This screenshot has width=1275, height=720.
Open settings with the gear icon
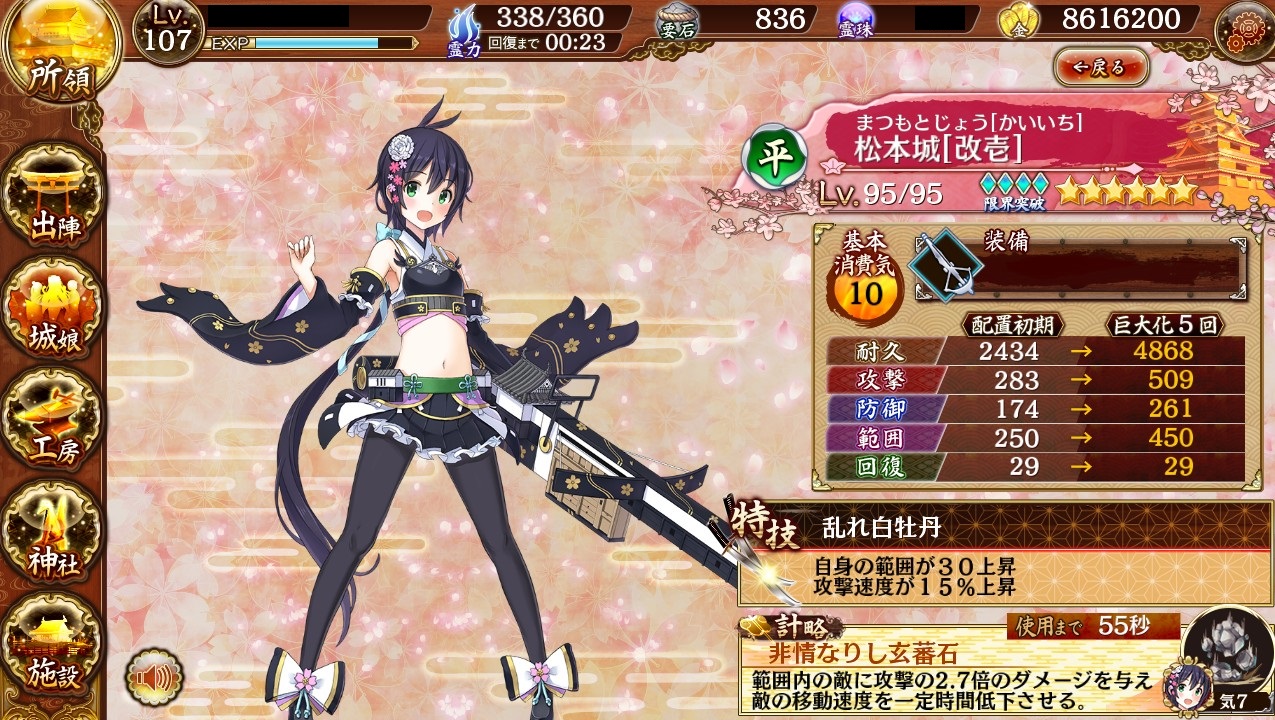tap(1242, 31)
